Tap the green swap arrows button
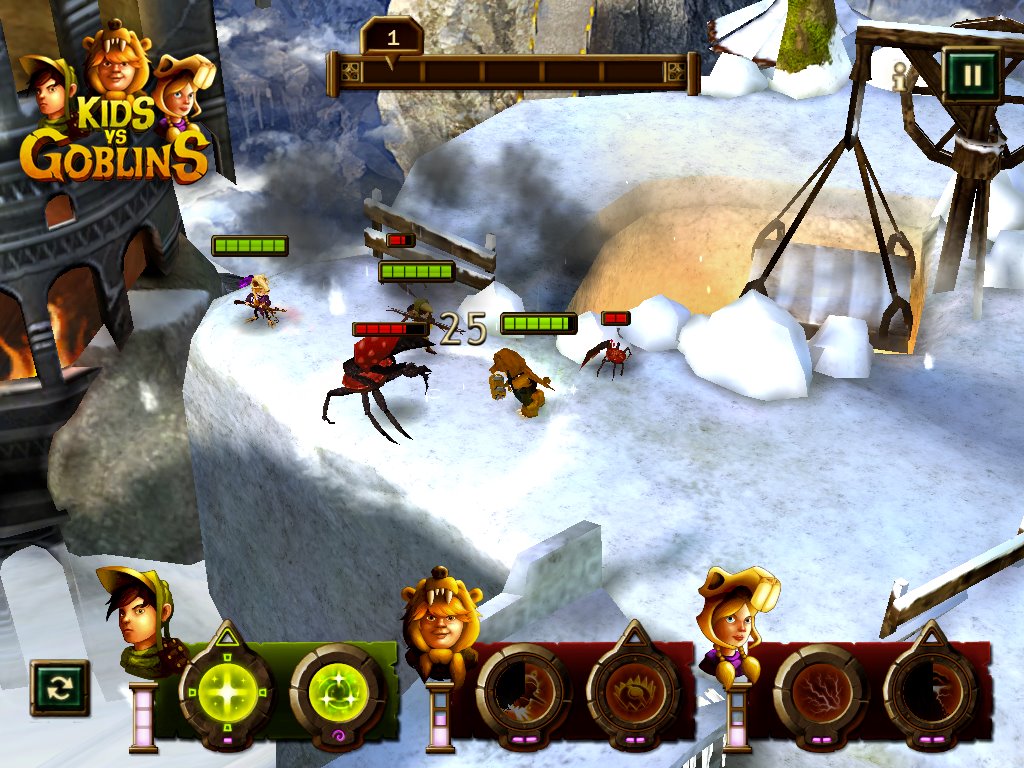This screenshot has height=768, width=1024. tap(60, 688)
